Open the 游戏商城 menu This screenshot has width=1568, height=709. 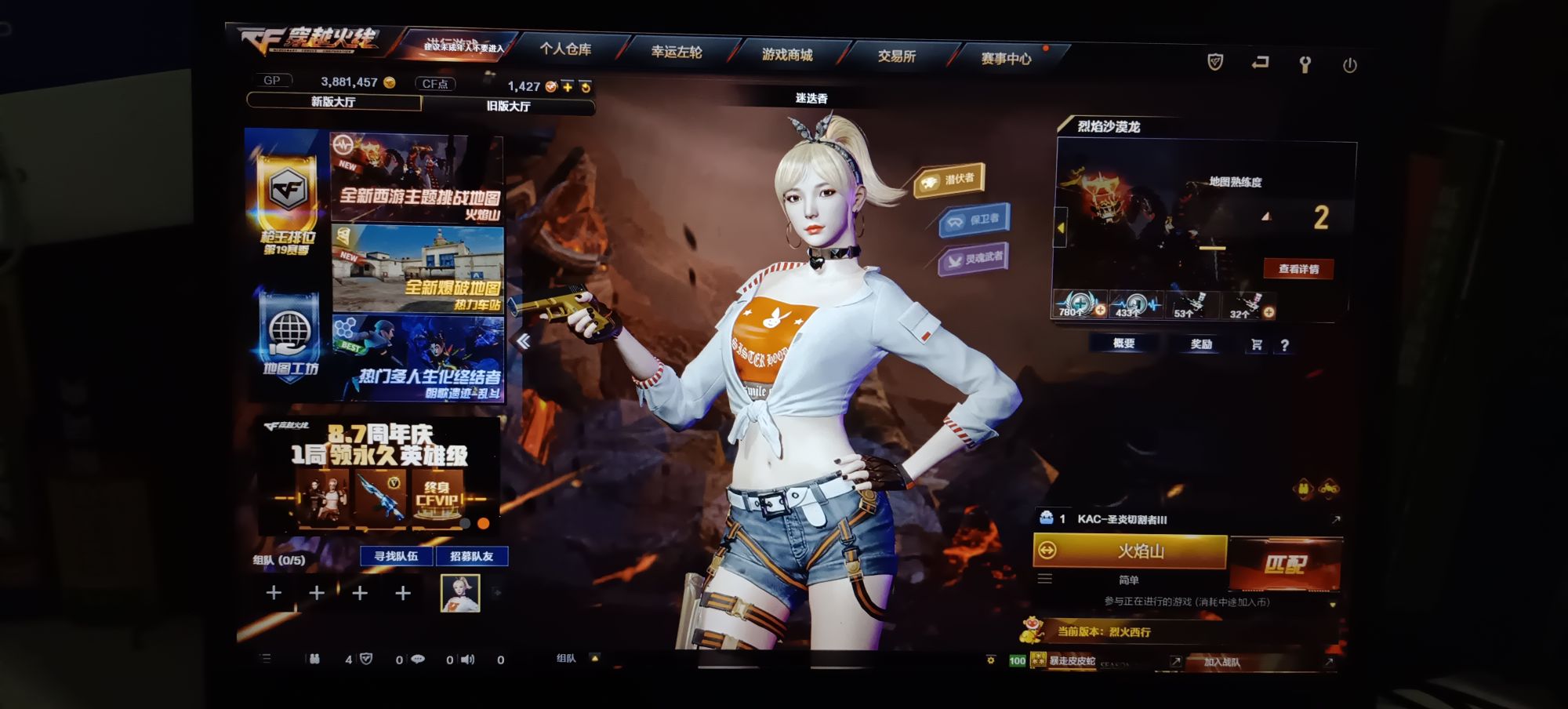pyautogui.click(x=789, y=55)
